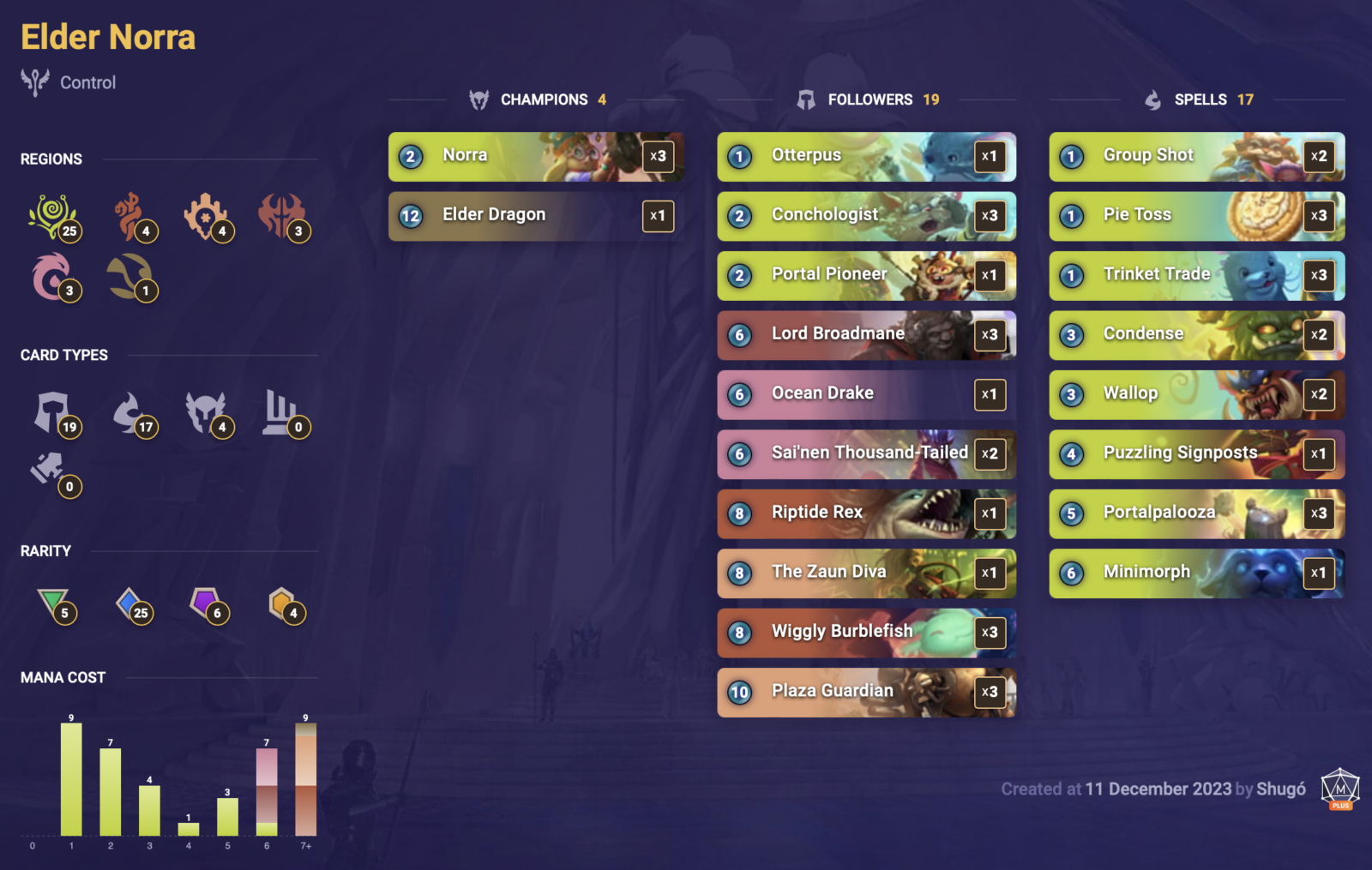Image resolution: width=1372 pixels, height=870 pixels.
Task: View the Elder Dragon card
Action: pos(535,215)
